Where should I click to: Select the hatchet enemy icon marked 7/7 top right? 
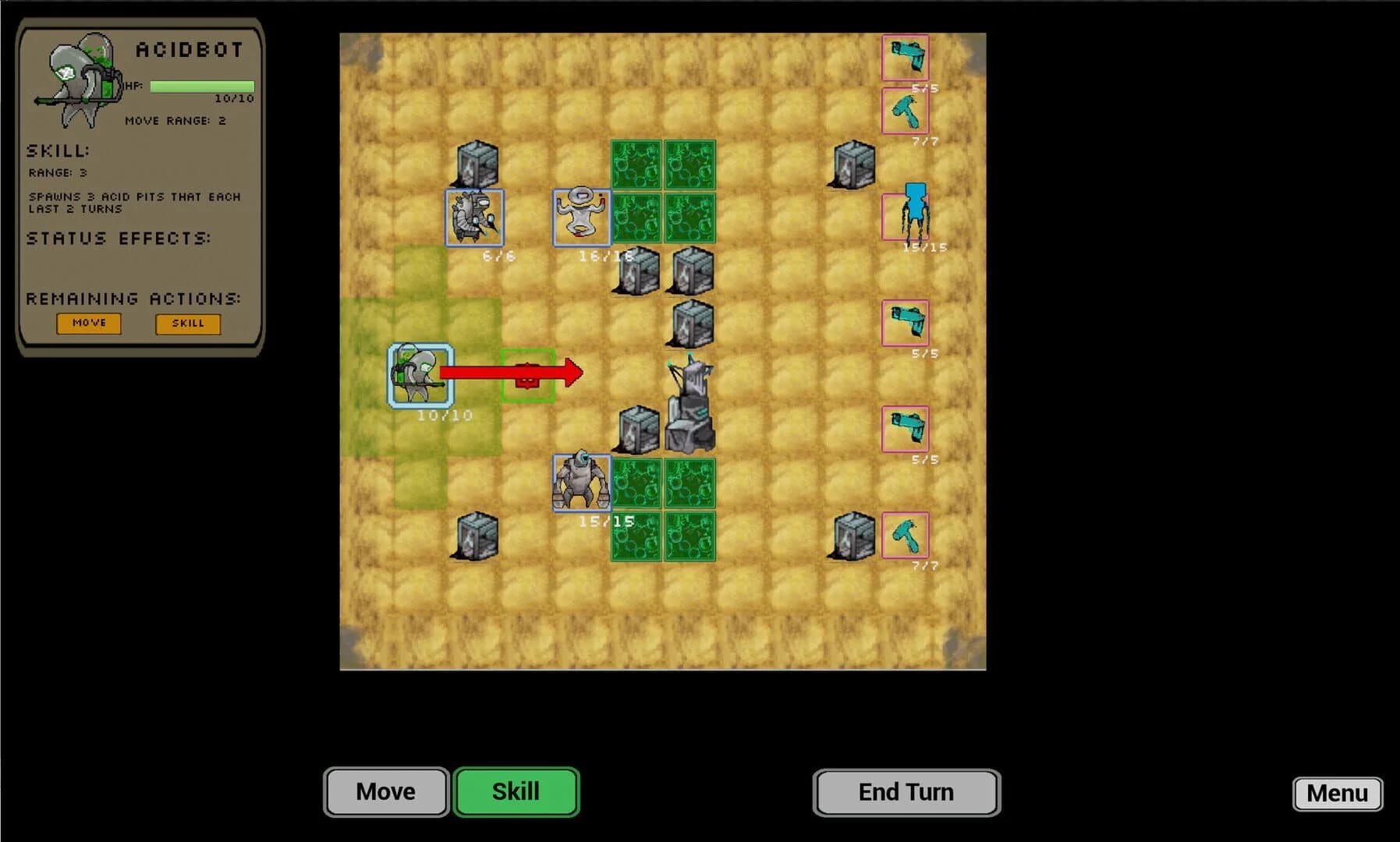click(905, 111)
